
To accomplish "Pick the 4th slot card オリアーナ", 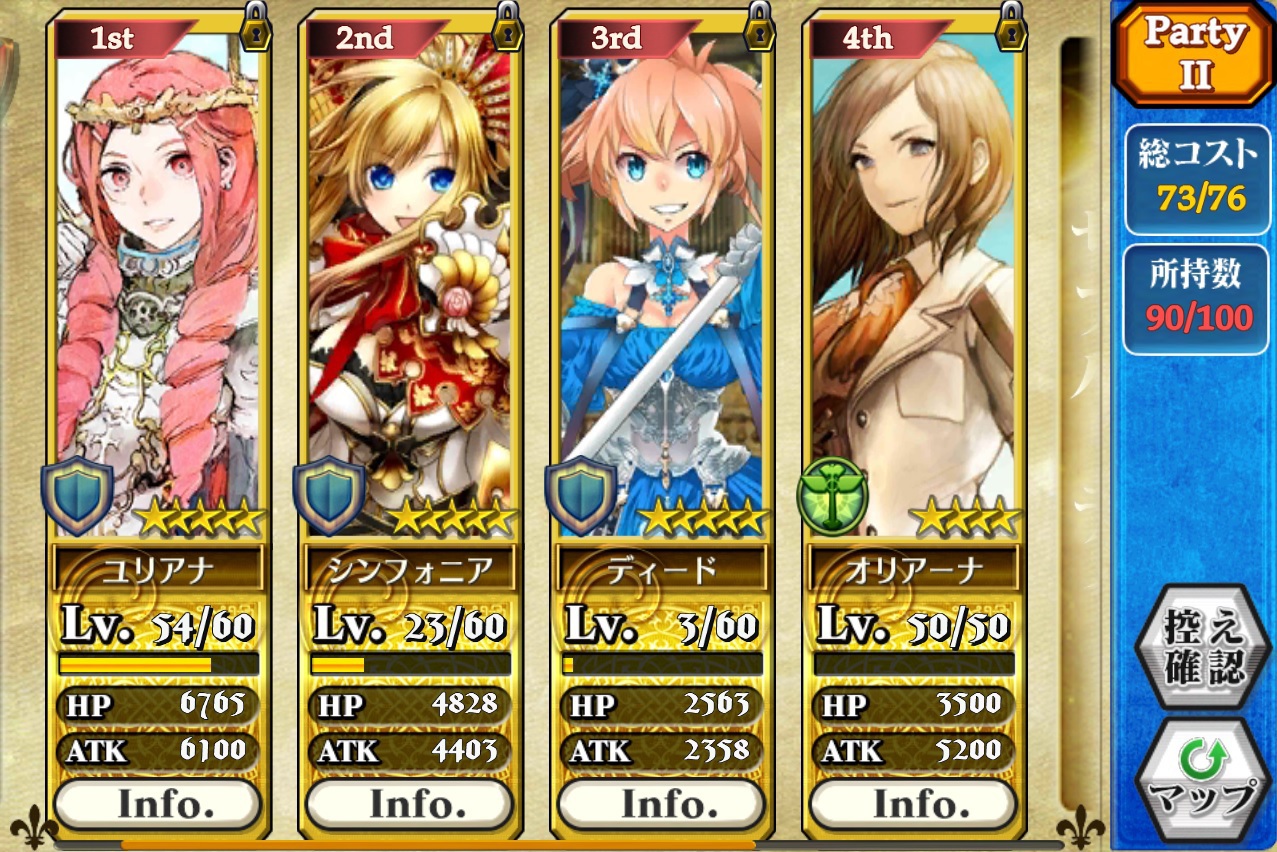I will (913, 280).
